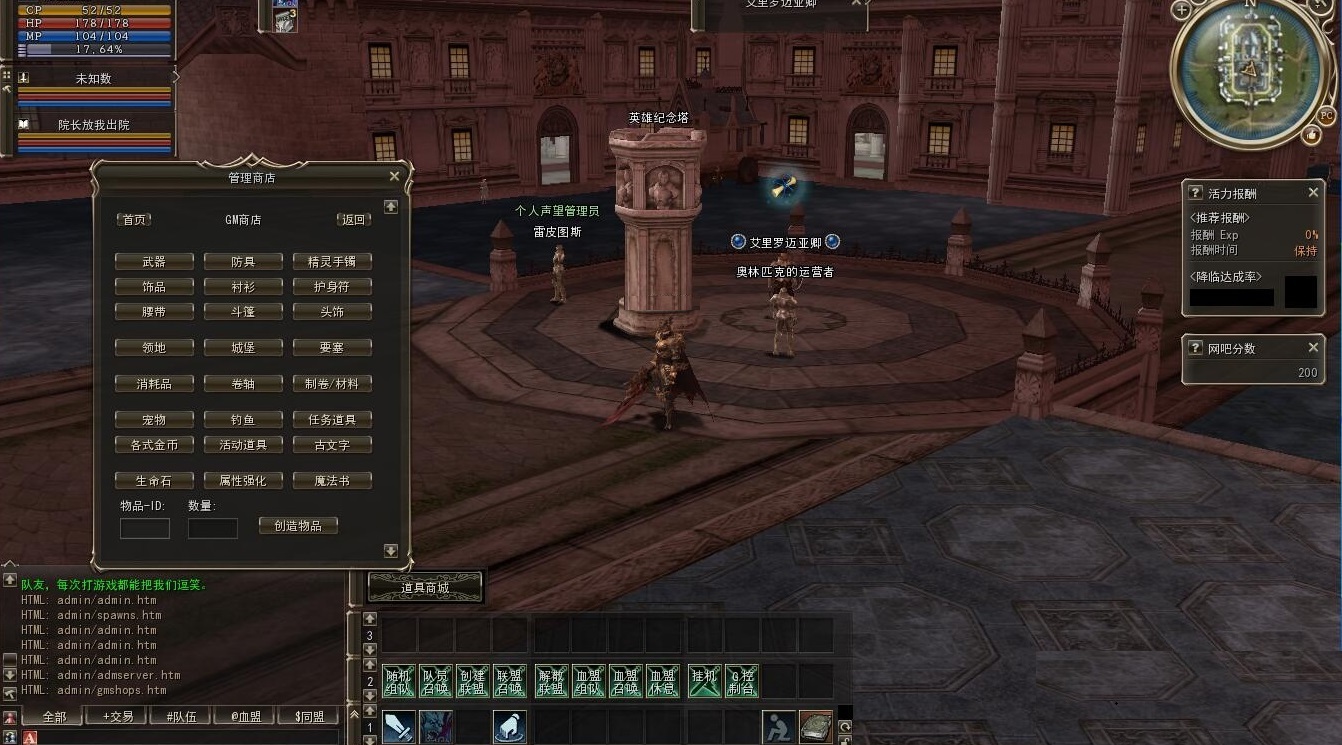The image size is (1342, 745).
Task: Close the 活力报酬 panel
Action: click(x=1314, y=193)
